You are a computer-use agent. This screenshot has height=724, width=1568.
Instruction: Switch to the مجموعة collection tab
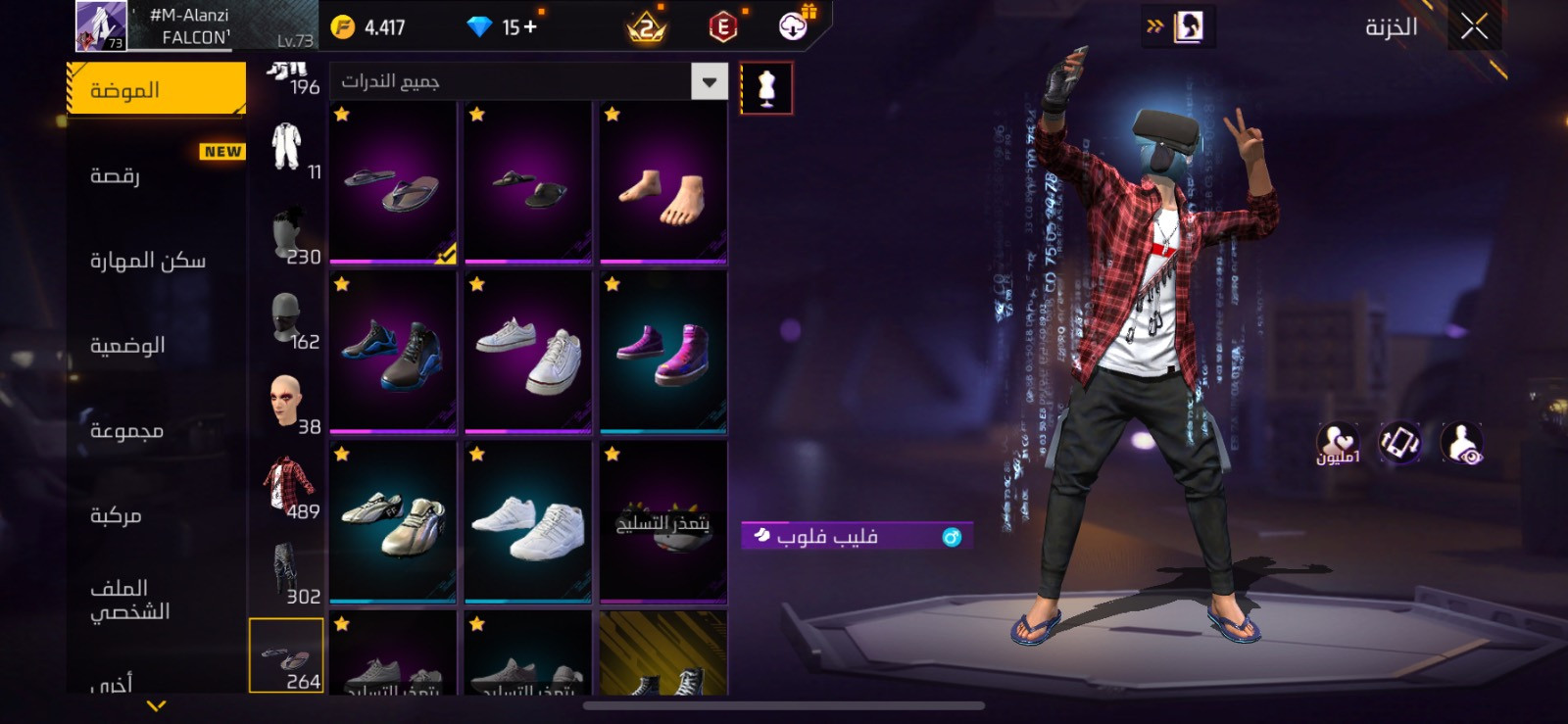(x=156, y=431)
